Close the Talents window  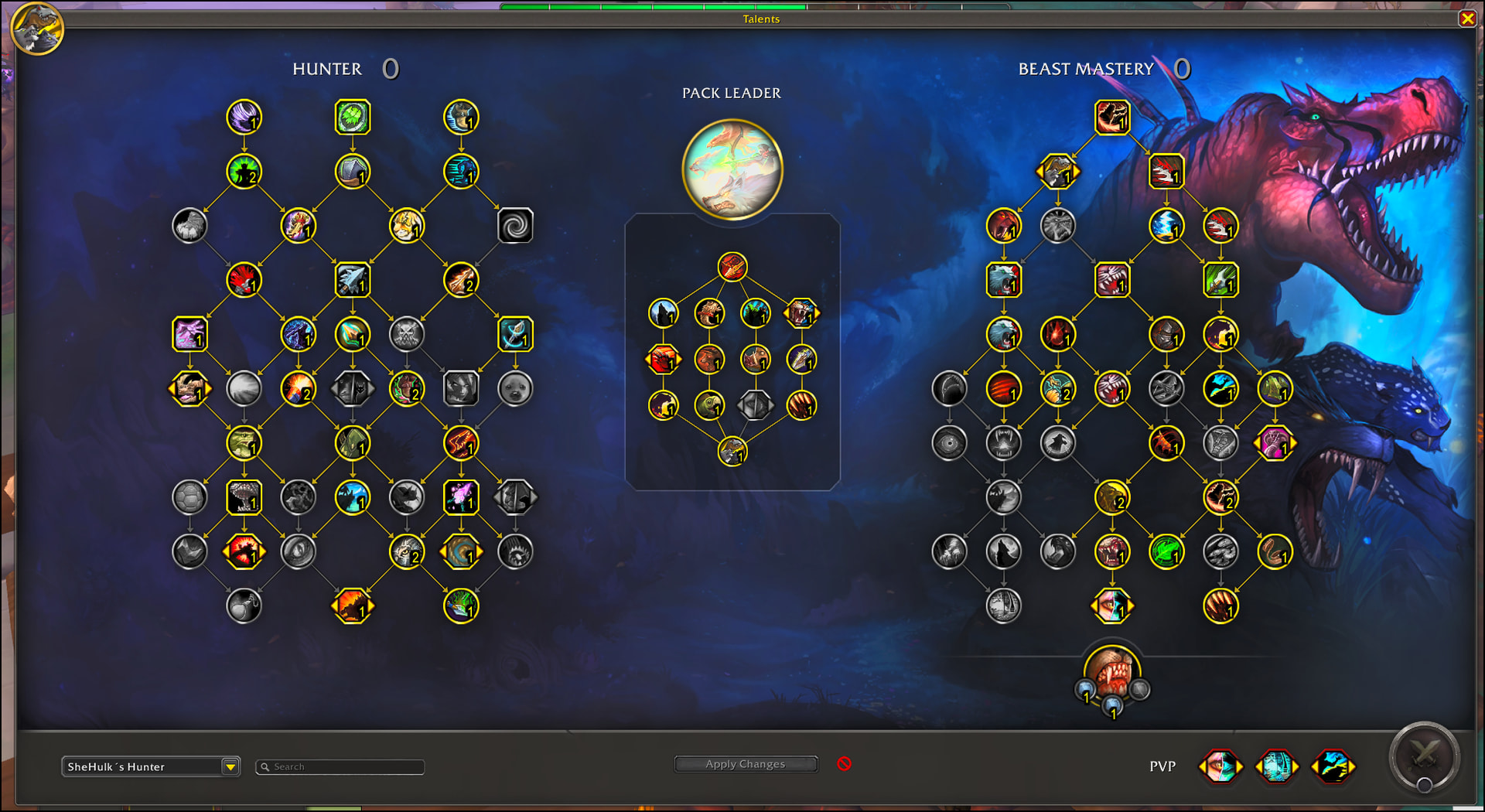tap(1467, 19)
